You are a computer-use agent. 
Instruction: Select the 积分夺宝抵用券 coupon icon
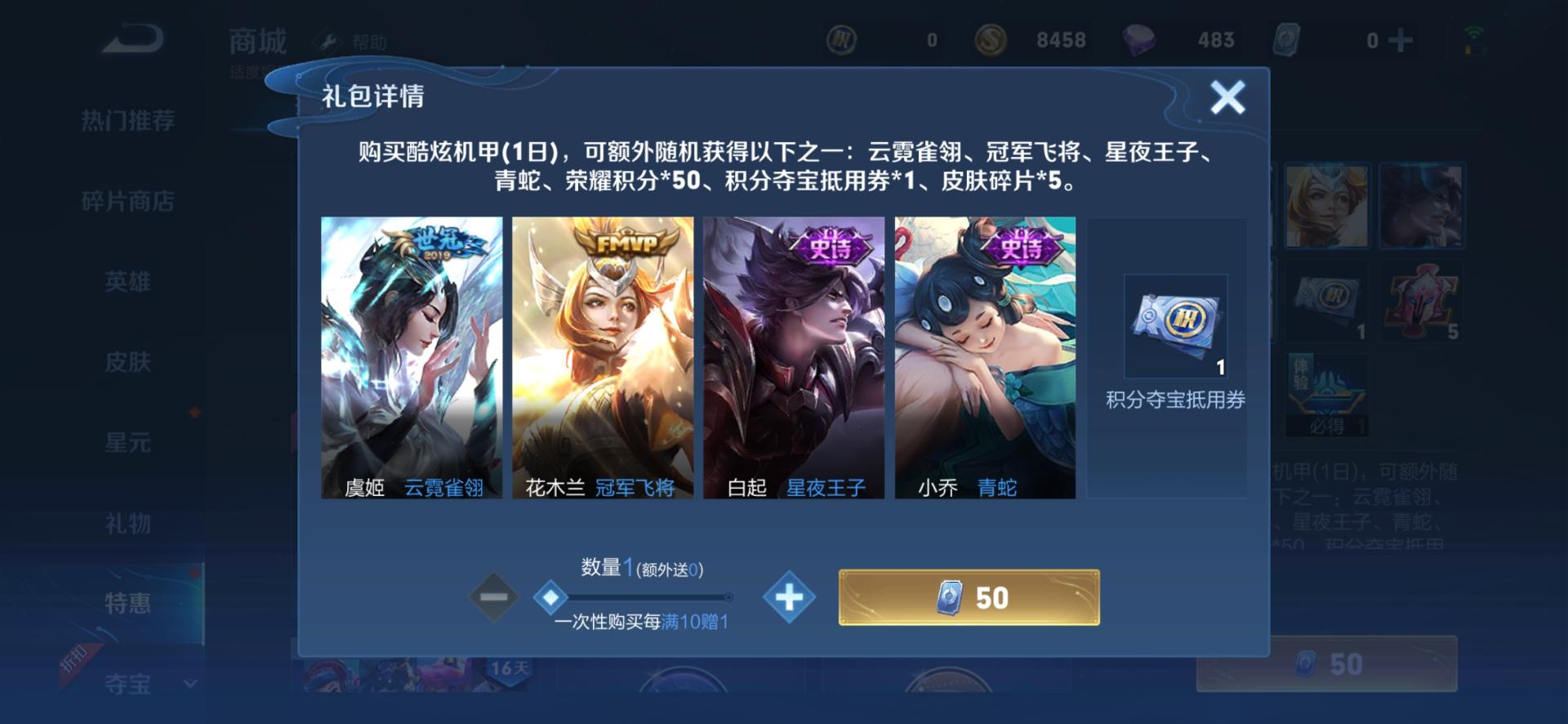click(1174, 324)
